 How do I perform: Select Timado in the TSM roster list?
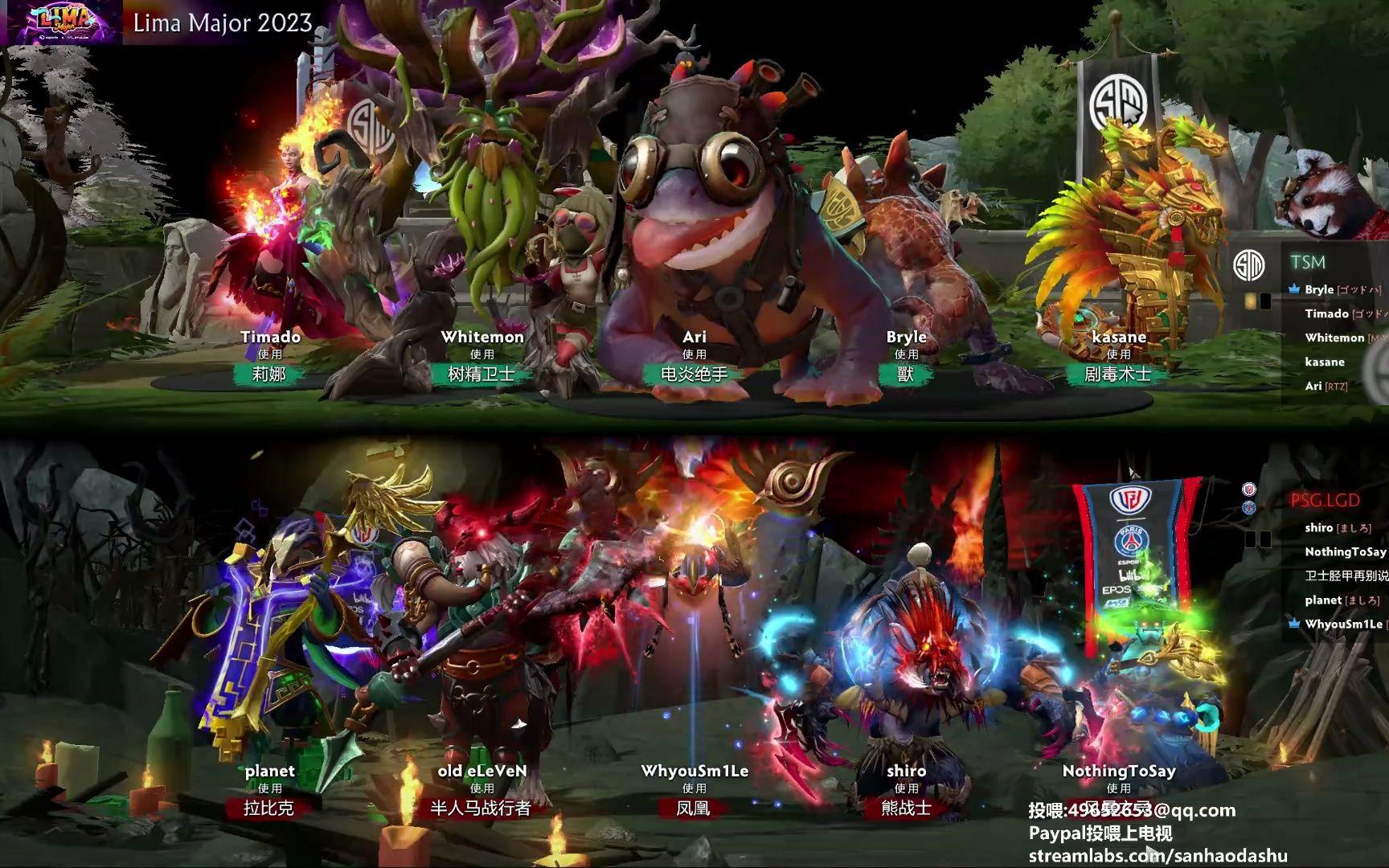coord(1326,313)
